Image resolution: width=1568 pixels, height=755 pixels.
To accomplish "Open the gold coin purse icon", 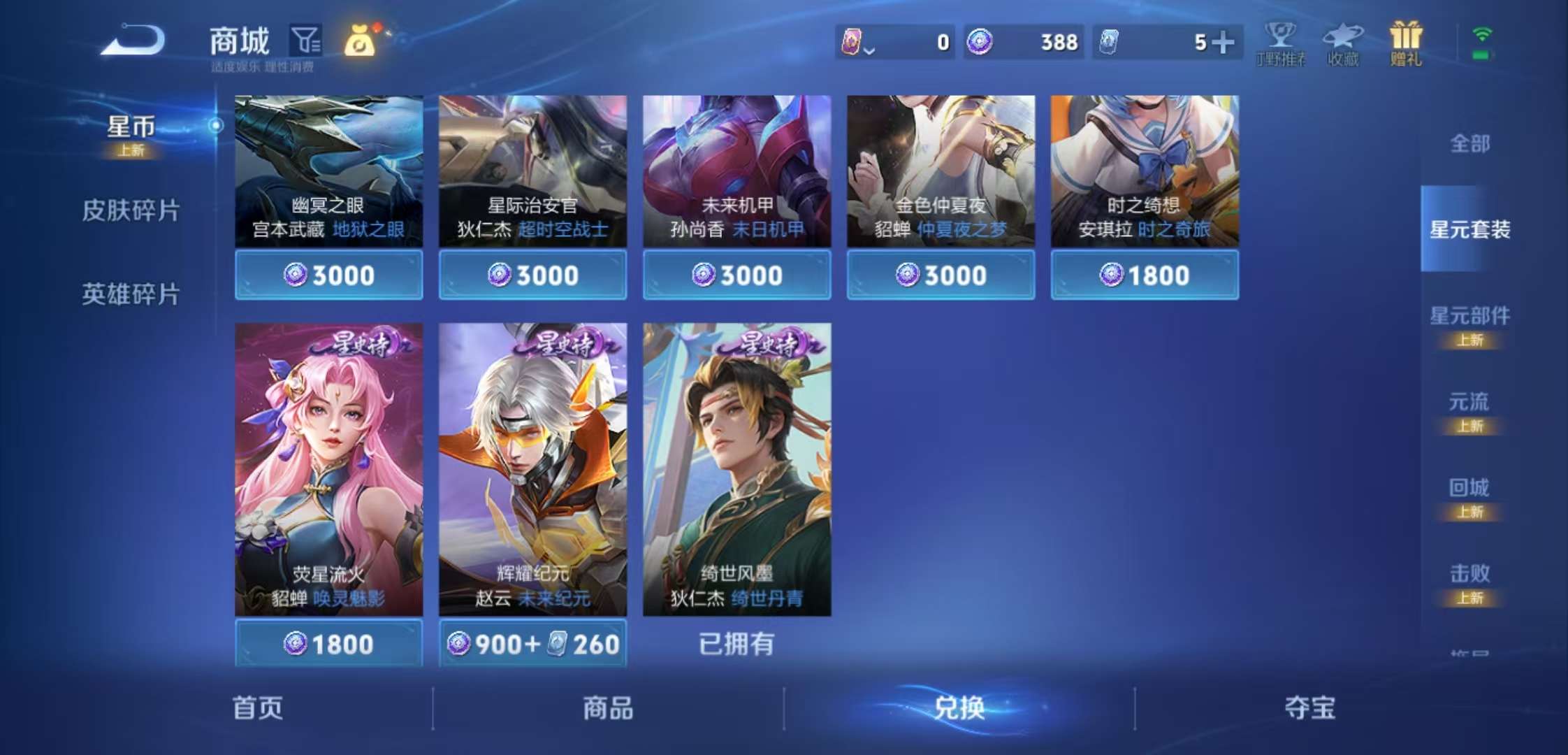I will (361, 42).
